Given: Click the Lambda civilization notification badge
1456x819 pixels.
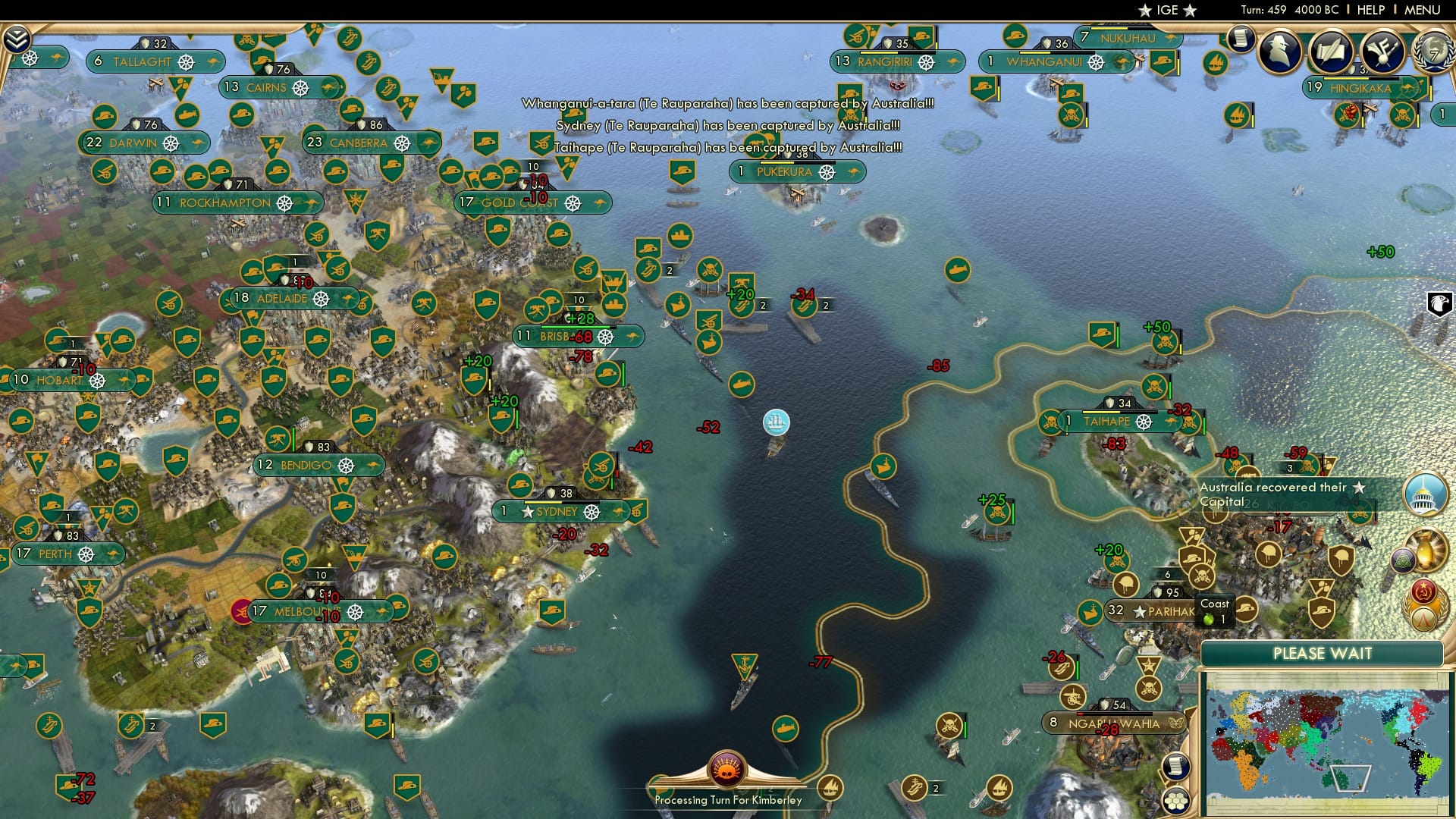Looking at the screenshot, I should (x=1423, y=619).
